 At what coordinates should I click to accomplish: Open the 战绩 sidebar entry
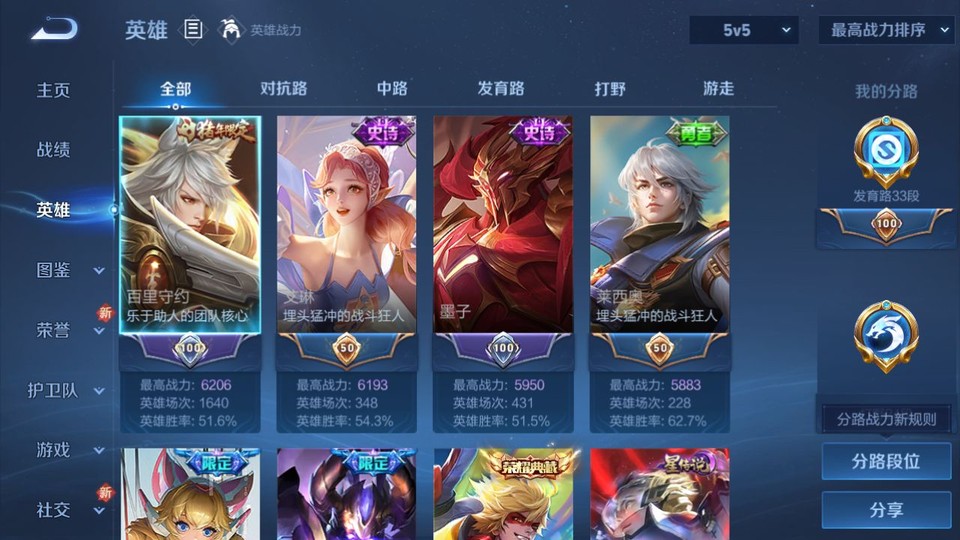point(54,150)
